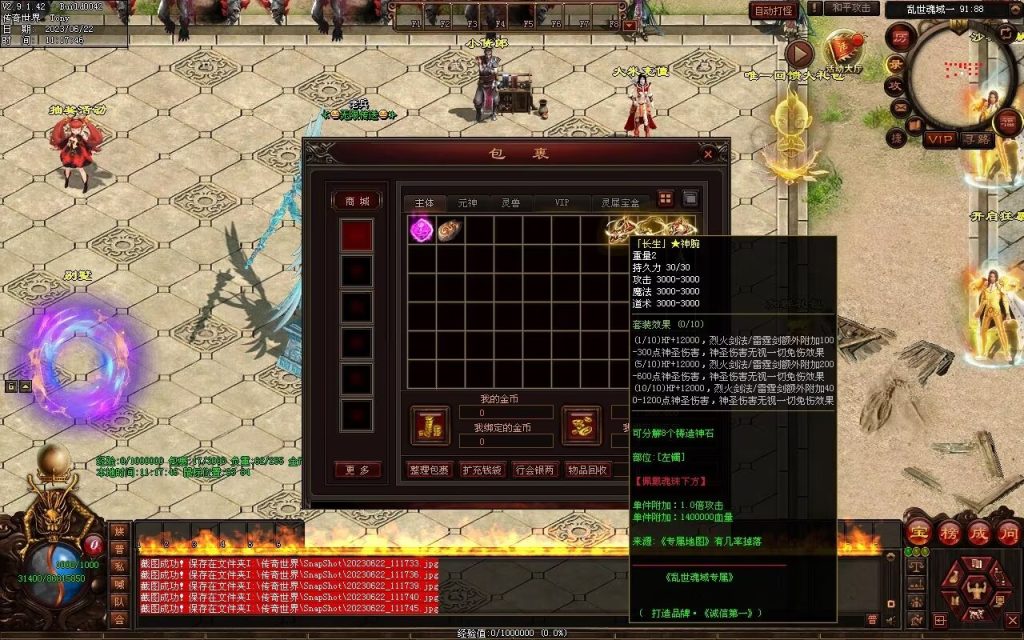Toggle 自动打怪 auto-fight
Image resolution: width=1024 pixels, height=640 pixels.
[773, 10]
